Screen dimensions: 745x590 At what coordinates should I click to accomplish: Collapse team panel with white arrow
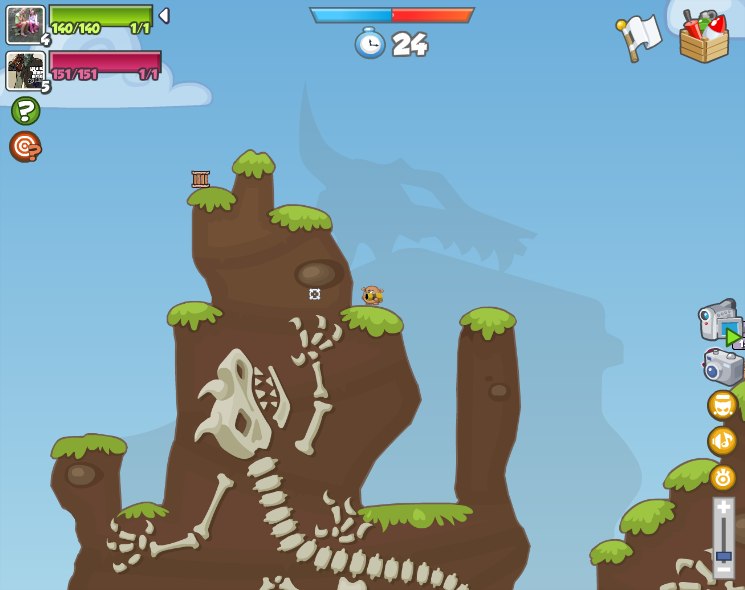tap(164, 16)
